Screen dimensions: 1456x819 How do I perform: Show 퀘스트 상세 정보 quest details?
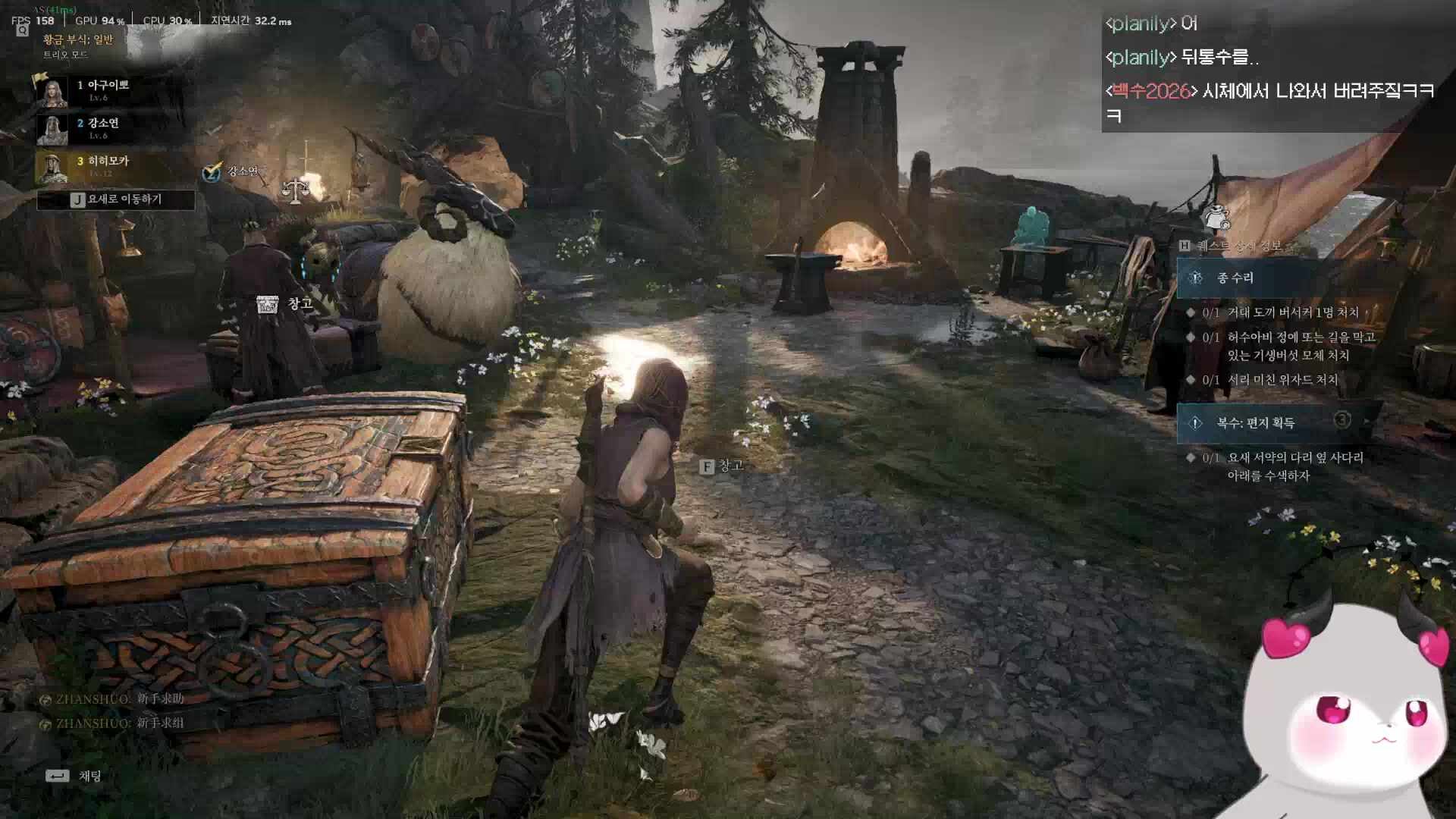1232,246
